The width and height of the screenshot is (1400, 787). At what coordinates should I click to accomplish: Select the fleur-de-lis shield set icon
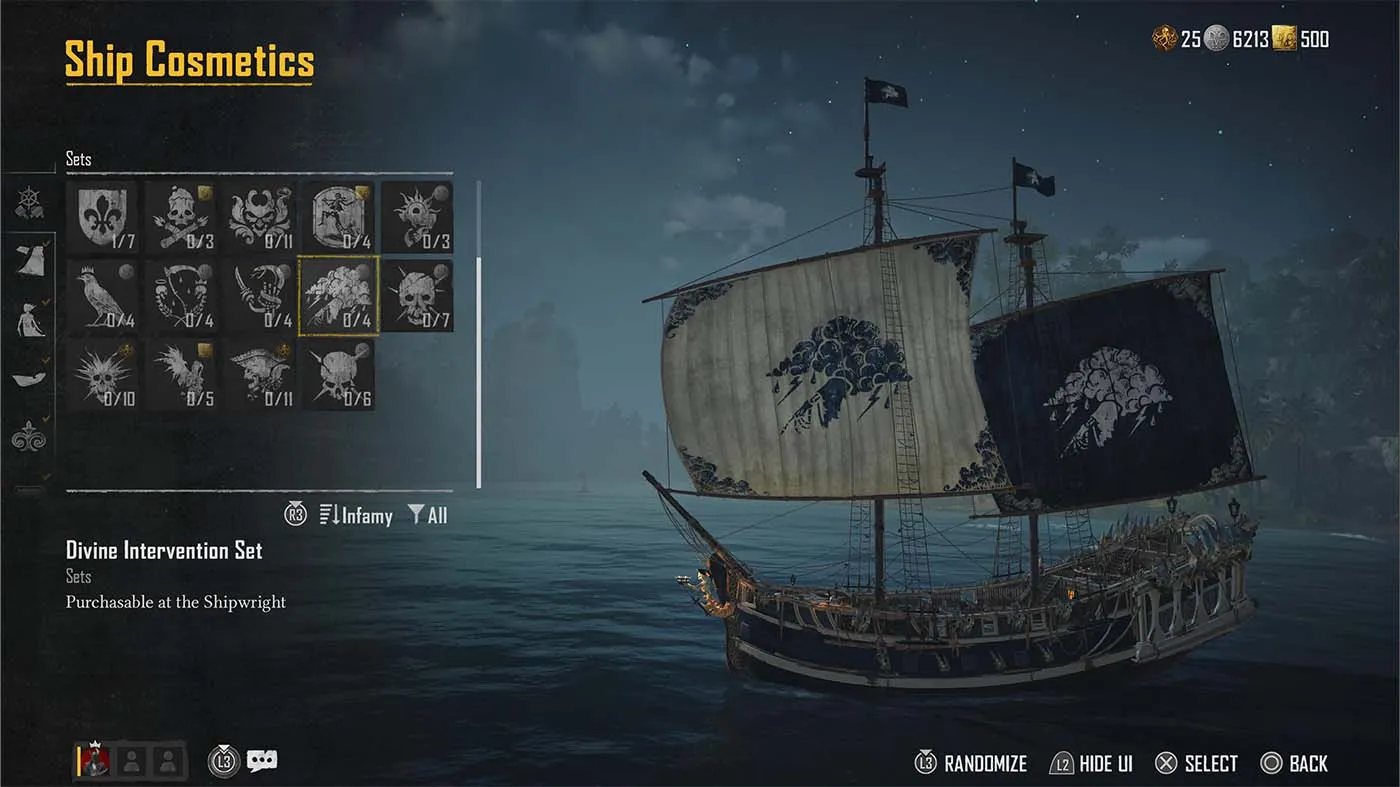(102, 214)
